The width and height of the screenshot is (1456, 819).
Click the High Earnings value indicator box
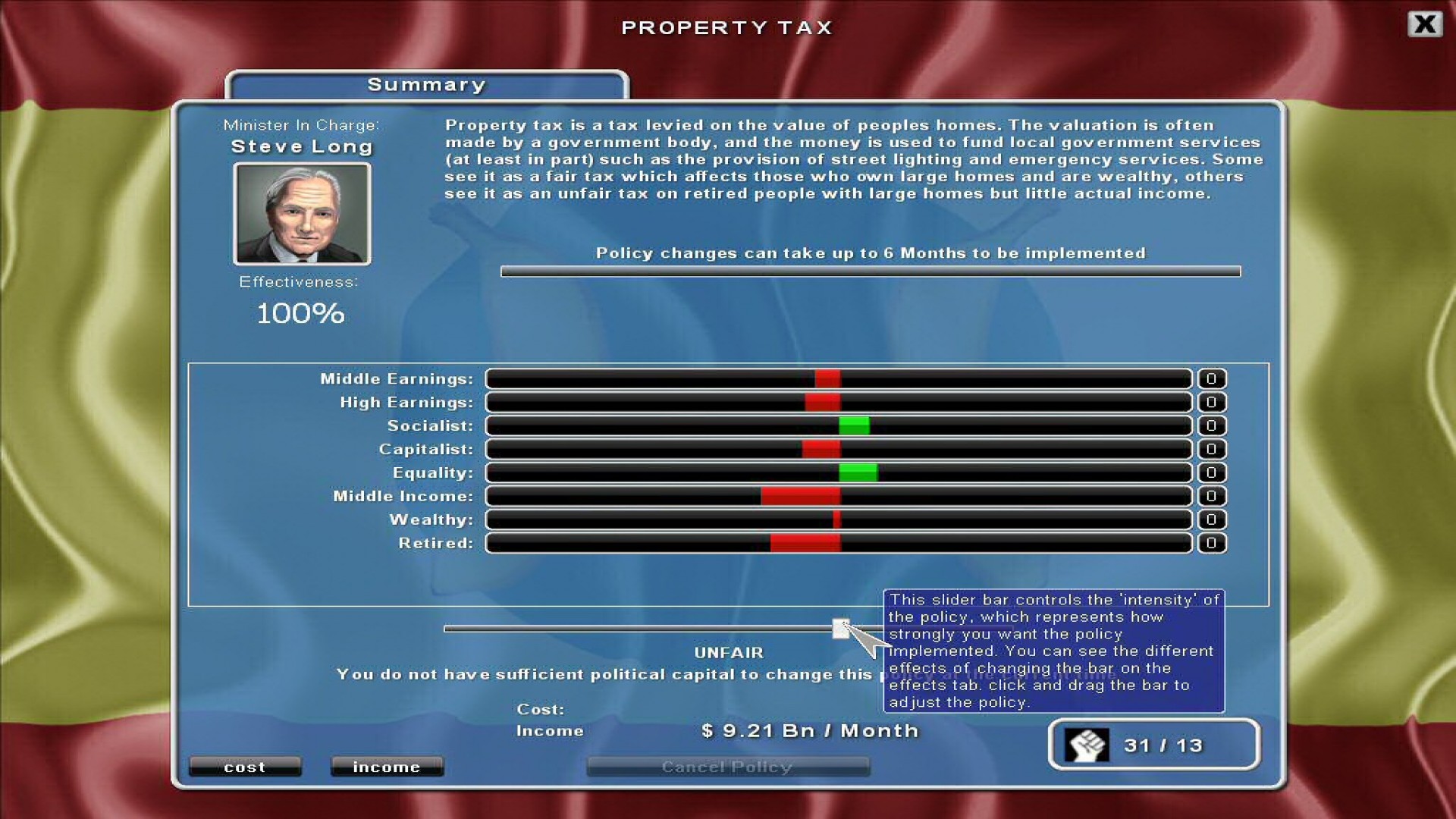[1211, 403]
